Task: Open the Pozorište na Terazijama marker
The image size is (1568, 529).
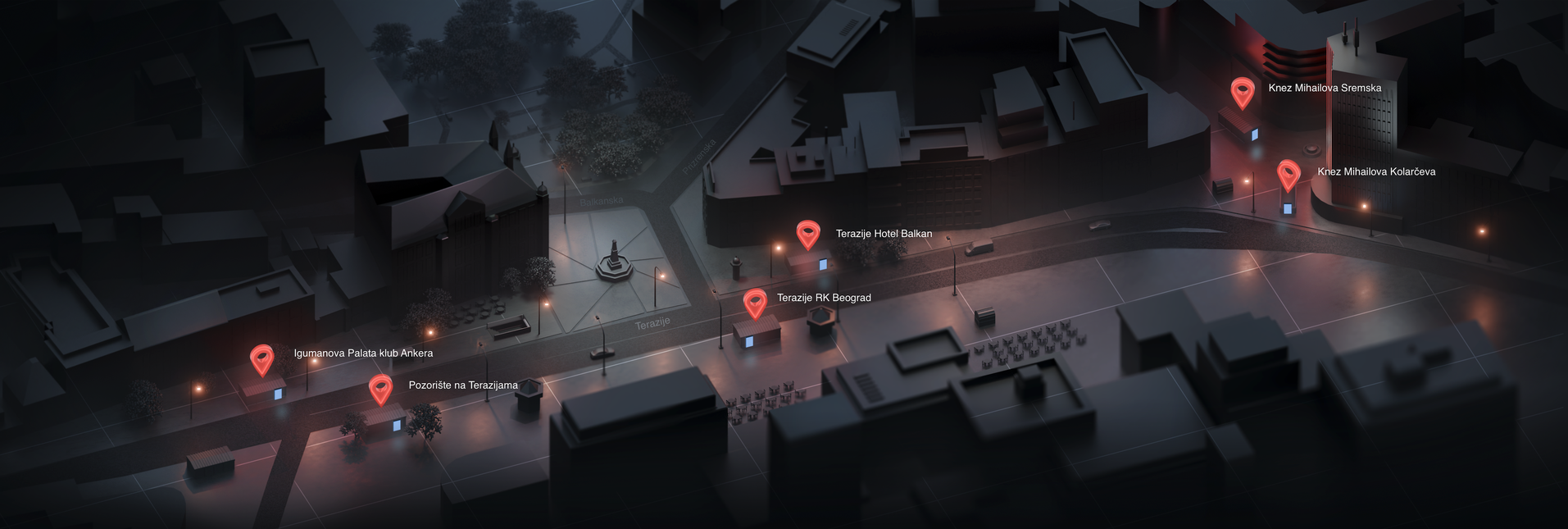Action: pyautogui.click(x=380, y=389)
